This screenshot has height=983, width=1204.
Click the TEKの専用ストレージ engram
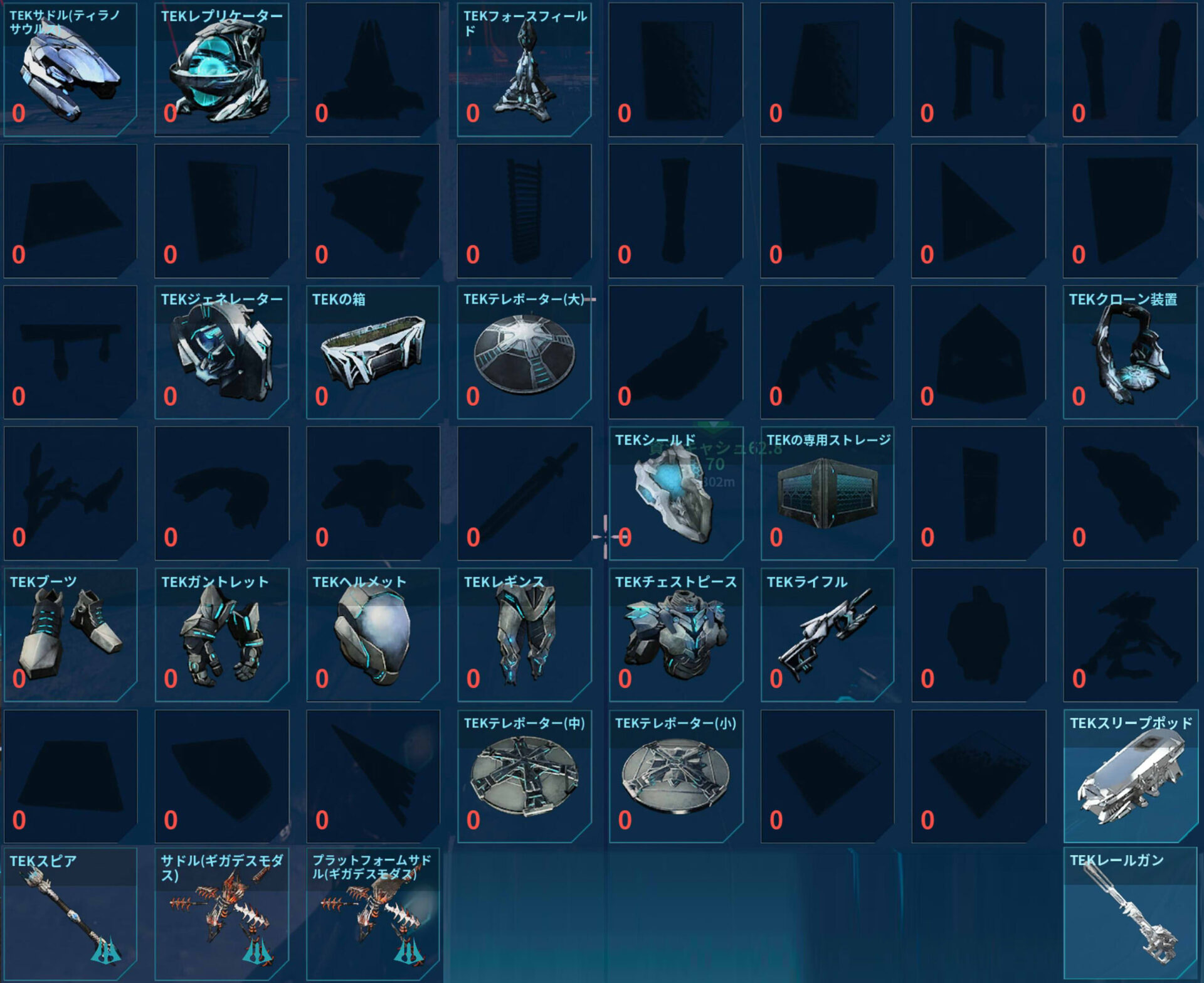(827, 494)
